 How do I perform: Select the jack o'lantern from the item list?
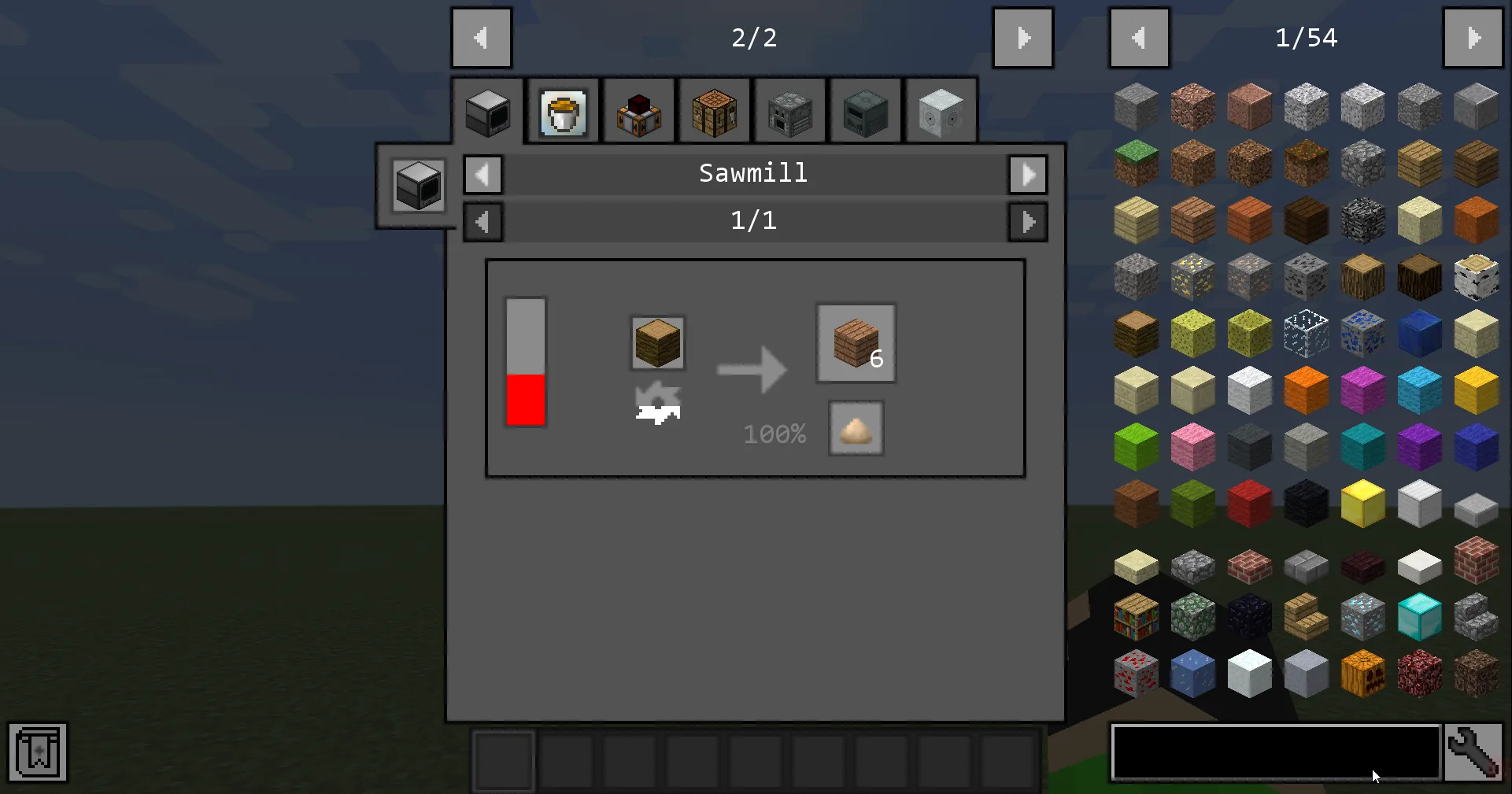(x=1362, y=674)
